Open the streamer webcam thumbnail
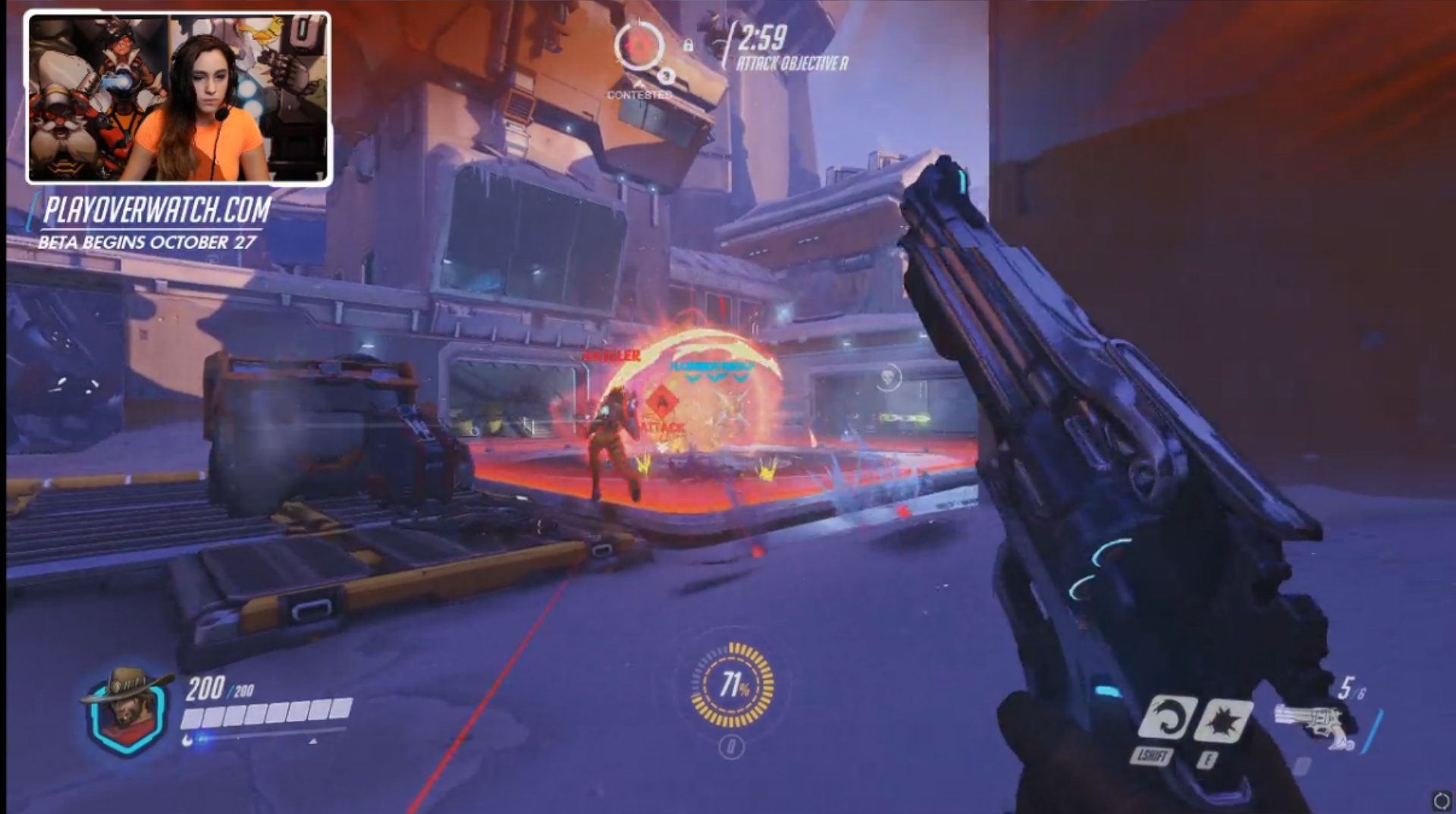 coord(179,99)
